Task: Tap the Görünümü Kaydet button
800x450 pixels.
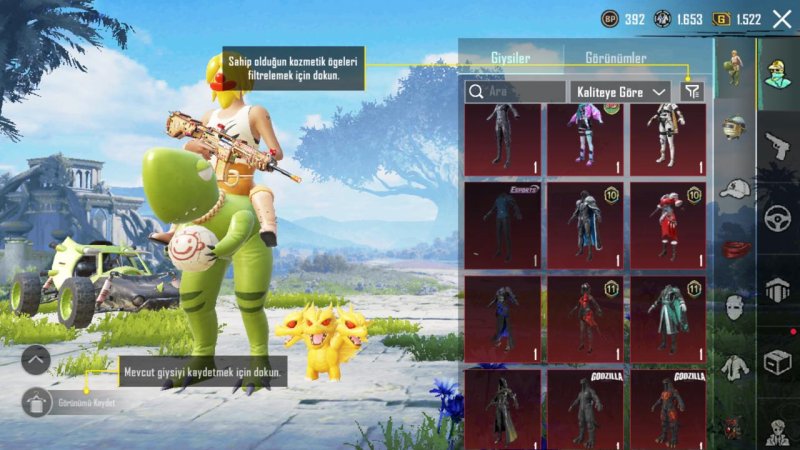Action: pyautogui.click(x=37, y=401)
